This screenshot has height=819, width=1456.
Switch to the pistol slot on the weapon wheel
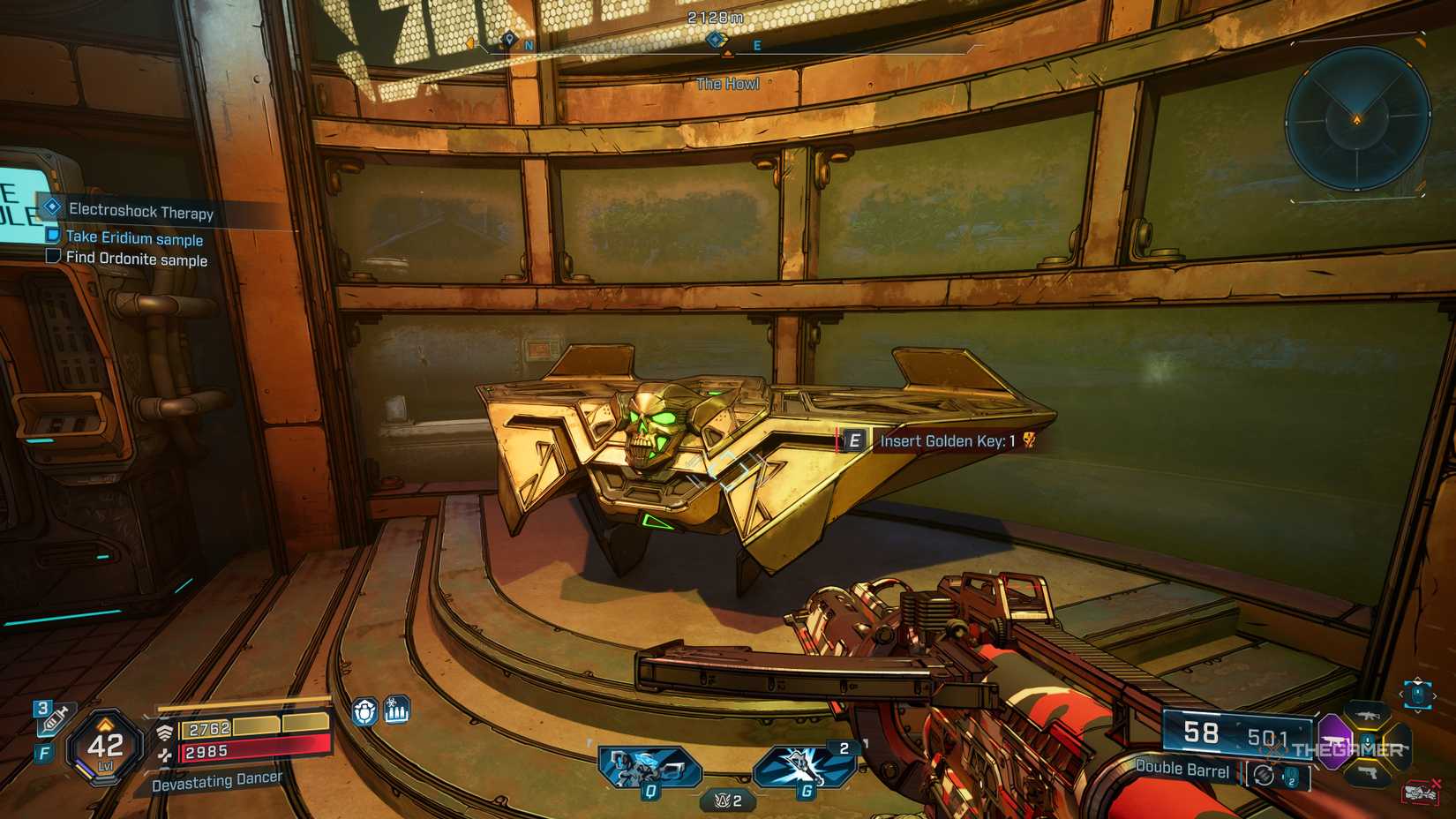1368,773
